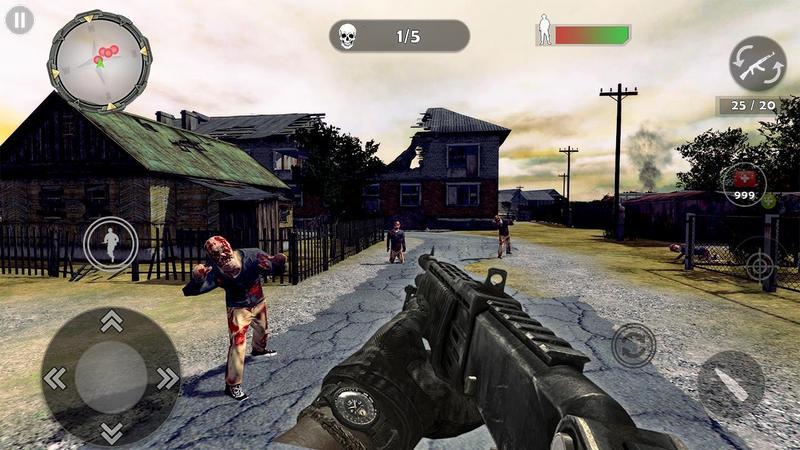Toggle the running figure sprint button
Image resolution: width=800 pixels, height=450 pixels.
(110, 243)
